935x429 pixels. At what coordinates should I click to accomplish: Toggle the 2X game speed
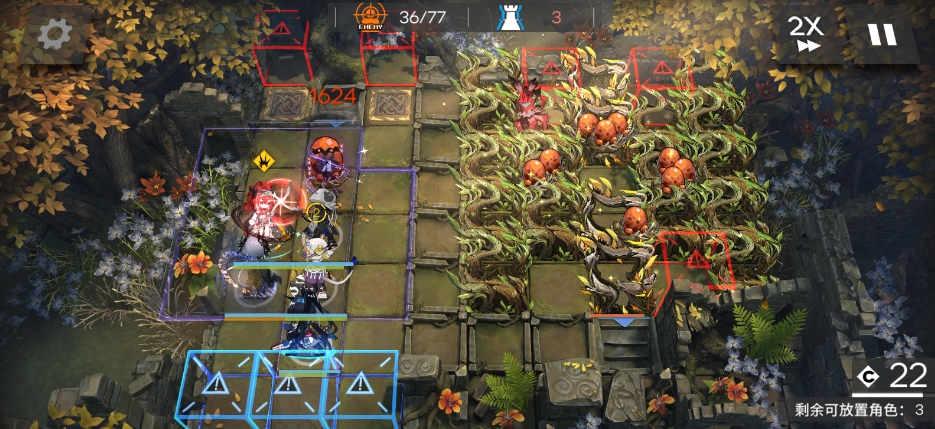pos(806,34)
